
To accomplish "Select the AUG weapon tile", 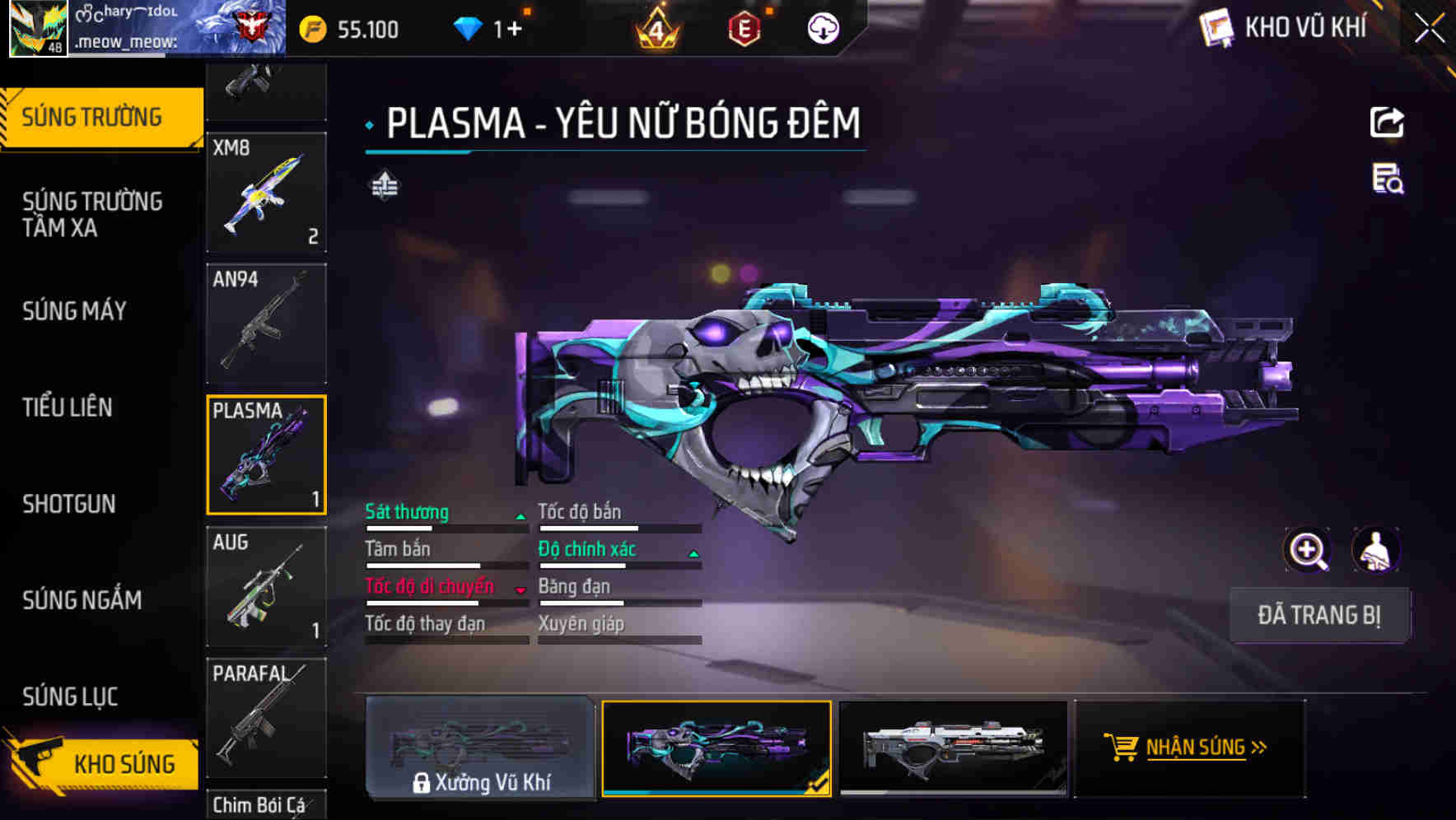I will (x=266, y=586).
